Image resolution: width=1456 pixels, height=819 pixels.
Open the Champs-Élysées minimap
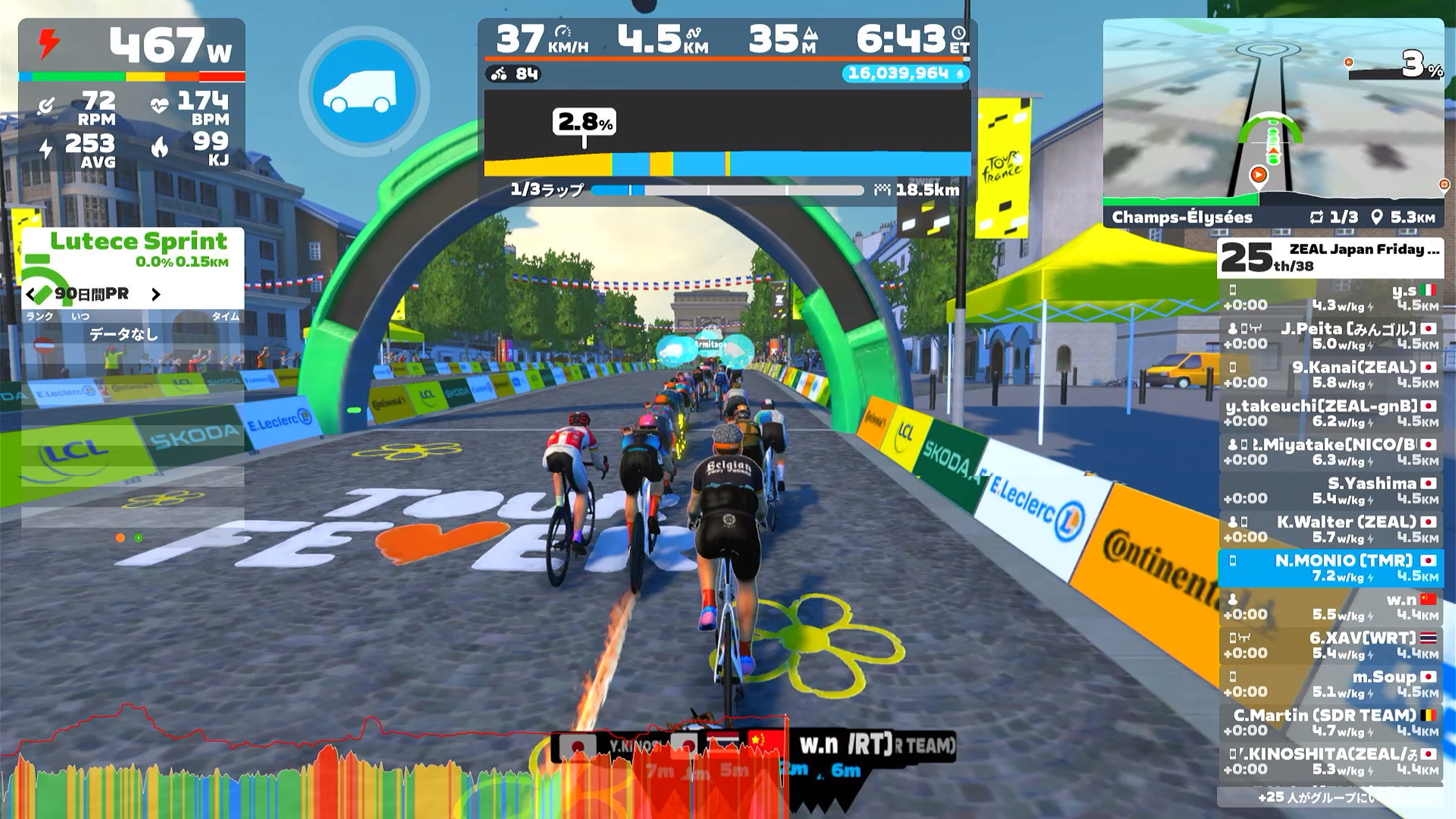1273,113
